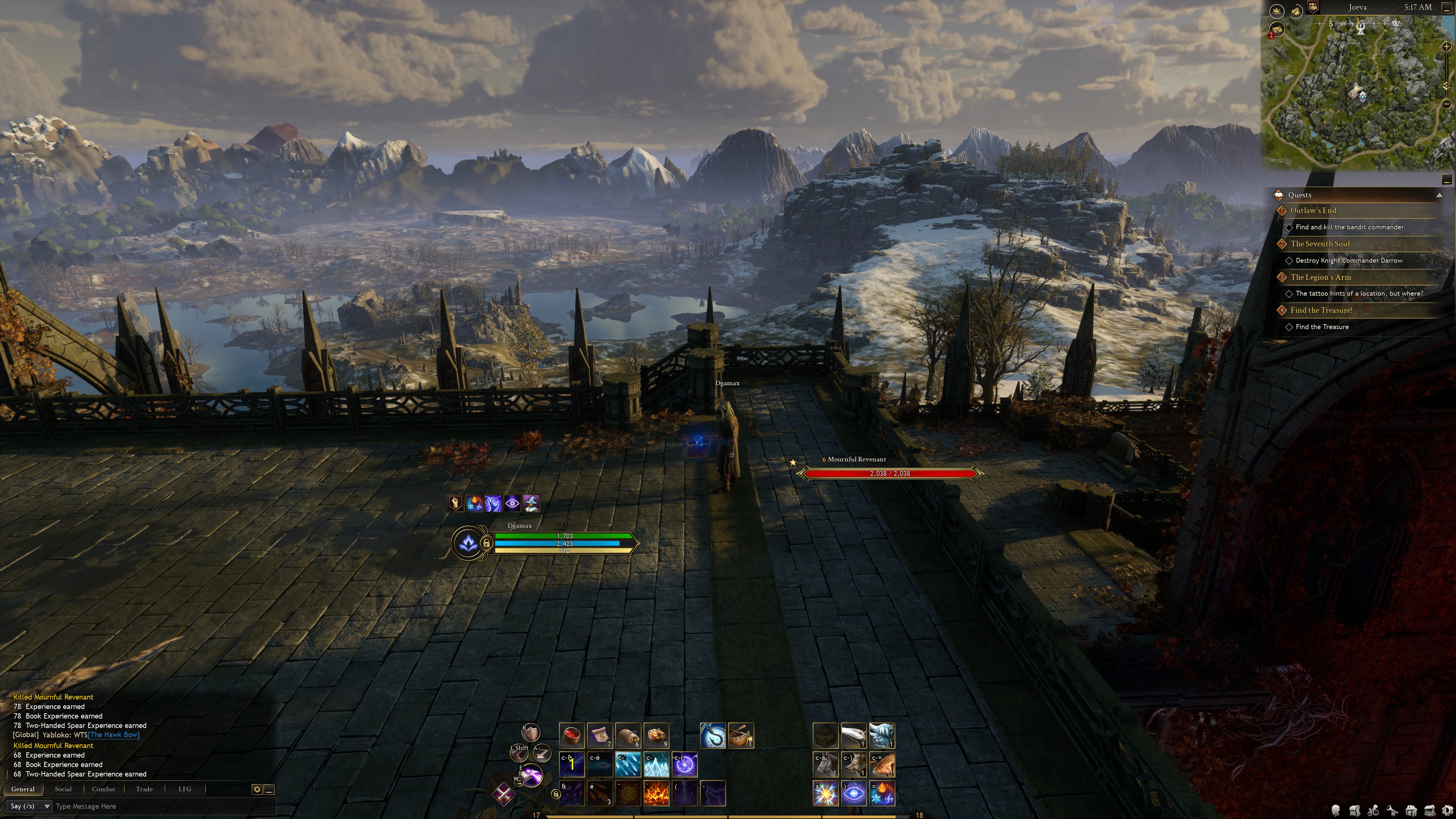Activate the fishing hook clock ability
This screenshot has height=819, width=1456.
pyautogui.click(x=712, y=735)
